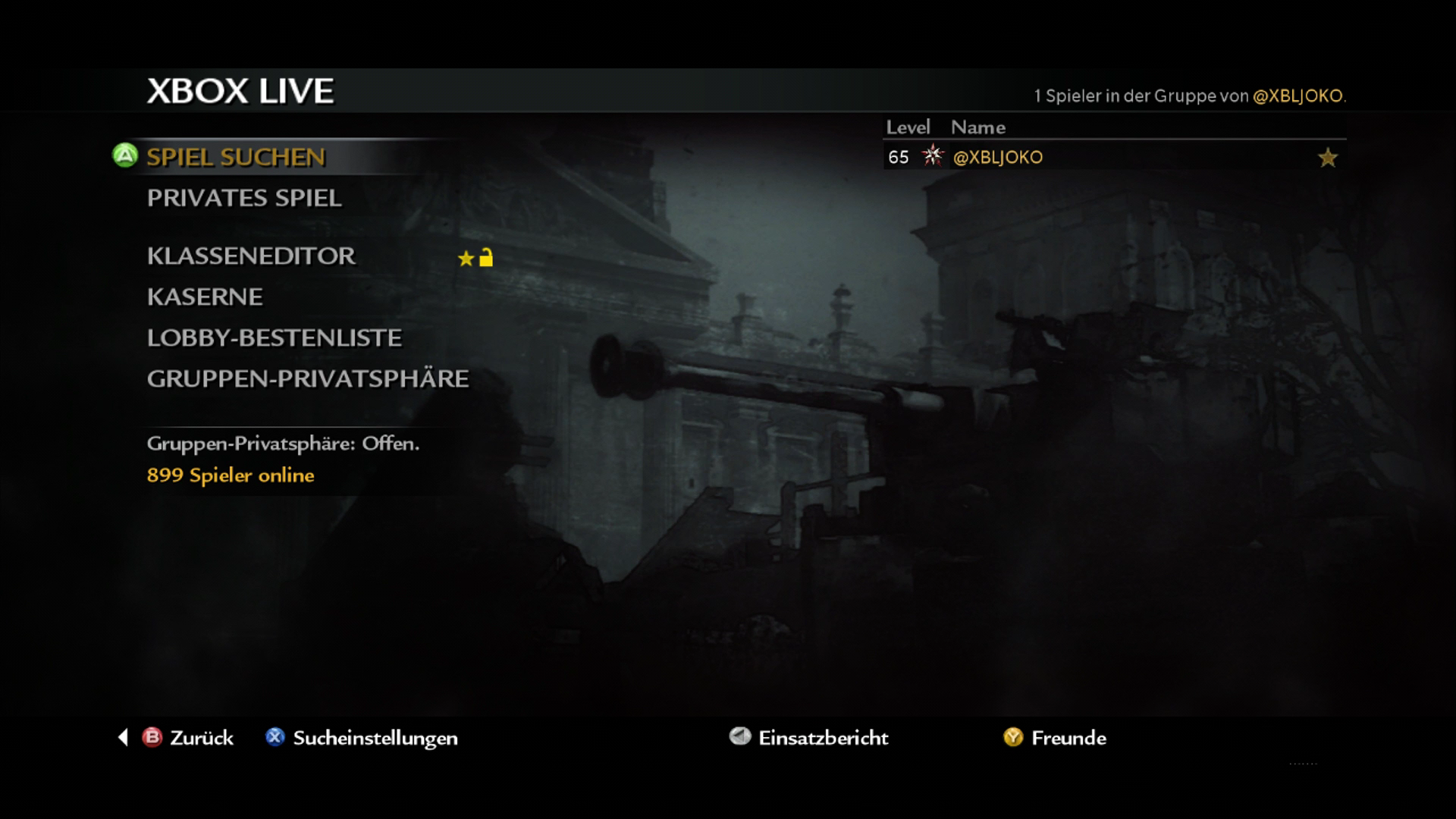Open the Einsatzbericht screen
This screenshot has height=819, width=1456.
pos(824,738)
